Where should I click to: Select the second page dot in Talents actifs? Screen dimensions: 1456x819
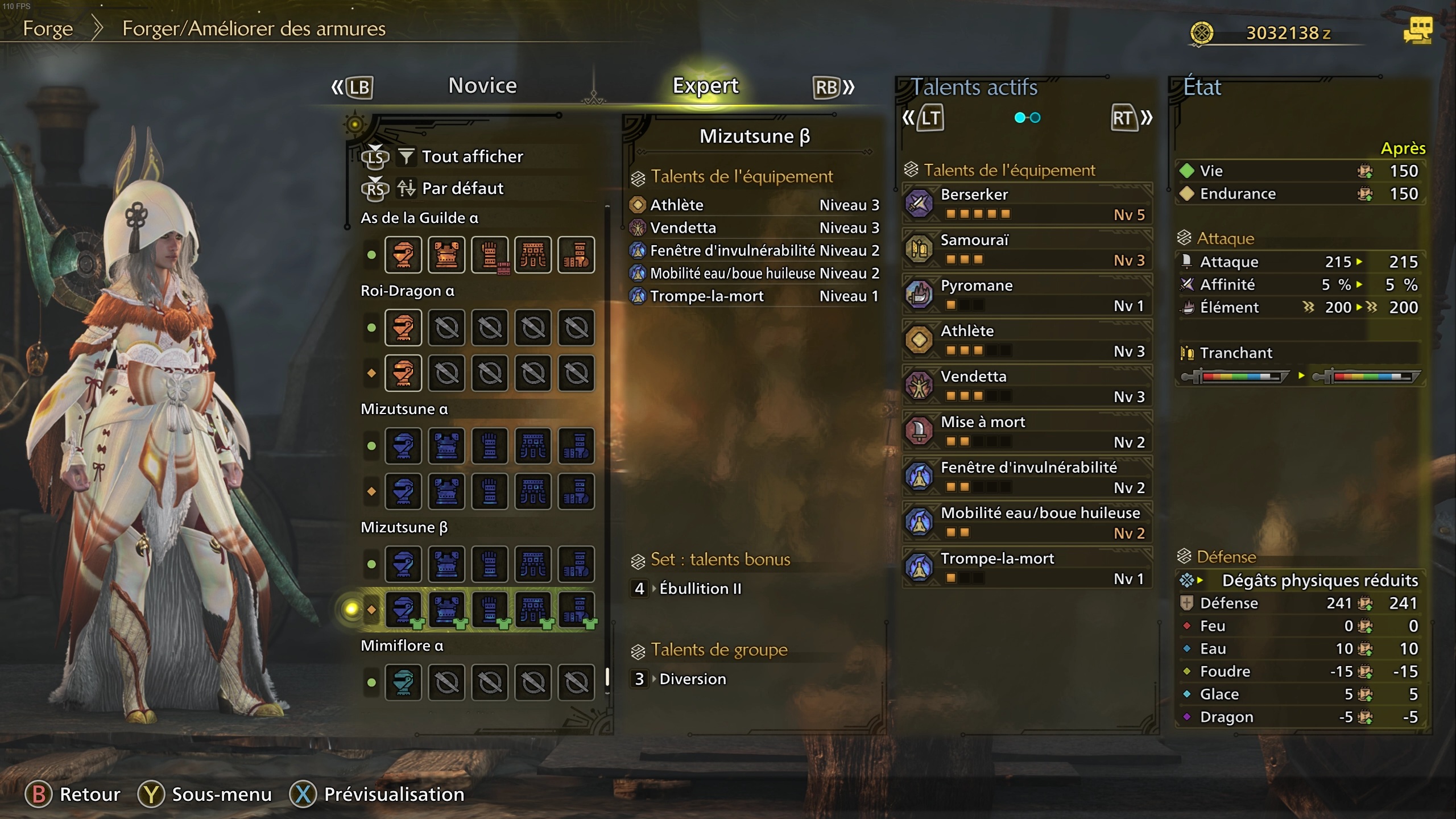point(1035,118)
